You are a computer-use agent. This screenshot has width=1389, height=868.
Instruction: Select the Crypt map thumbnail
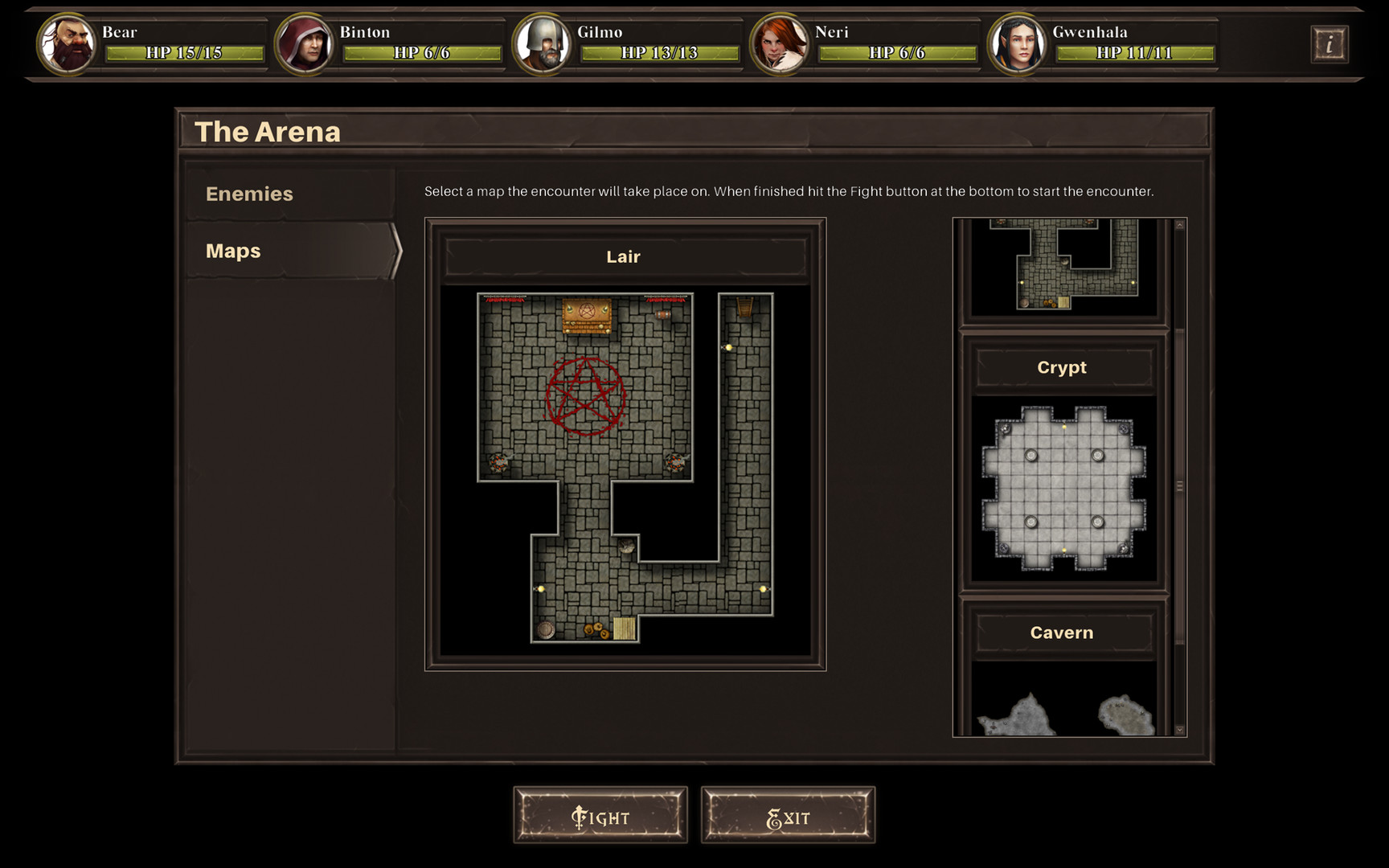tap(1063, 486)
